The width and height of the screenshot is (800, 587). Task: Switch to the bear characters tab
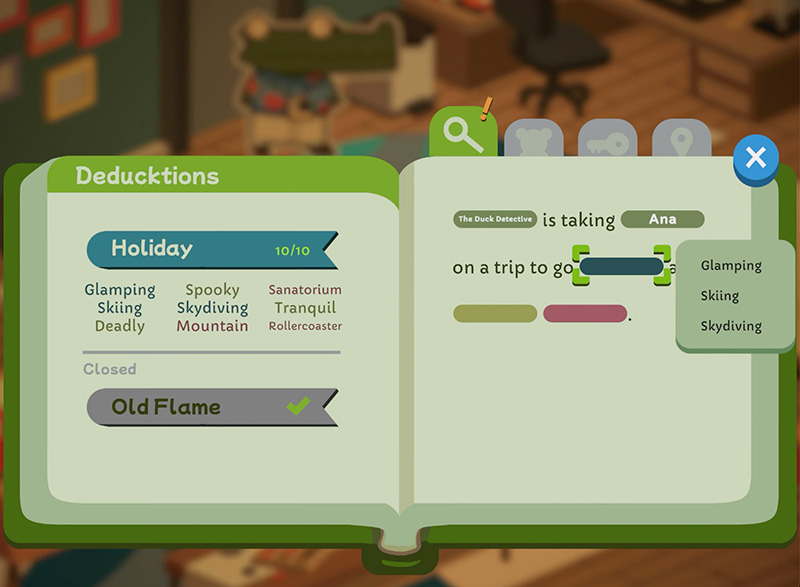coord(533,143)
